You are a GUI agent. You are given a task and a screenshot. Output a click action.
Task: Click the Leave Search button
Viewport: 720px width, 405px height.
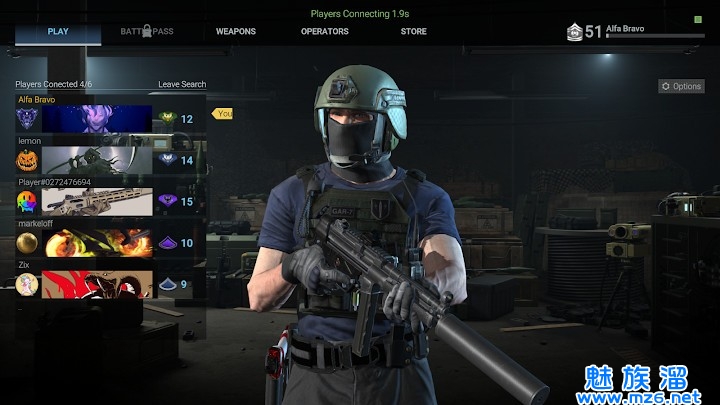(182, 85)
